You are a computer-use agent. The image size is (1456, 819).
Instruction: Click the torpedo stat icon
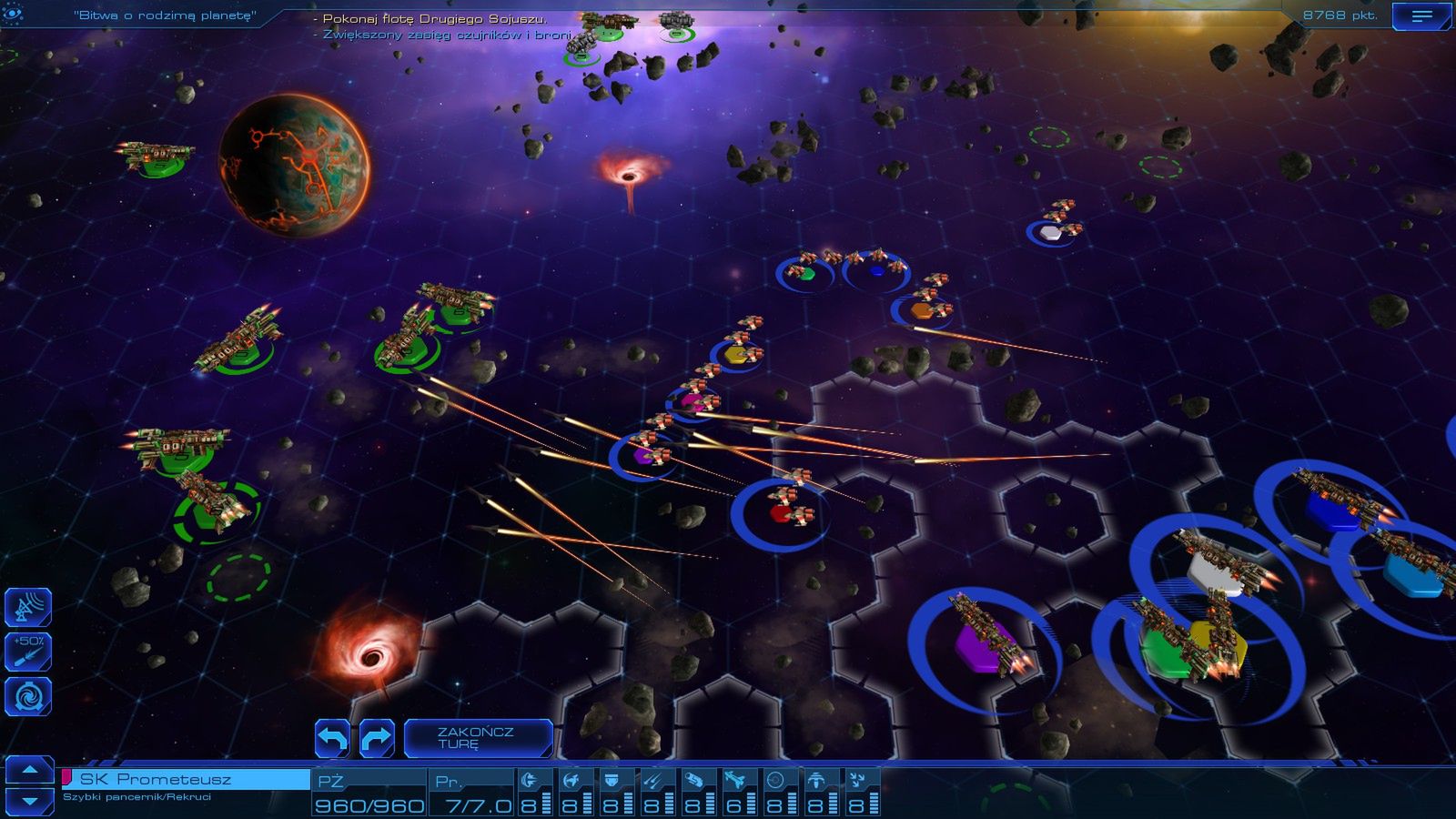[x=693, y=778]
